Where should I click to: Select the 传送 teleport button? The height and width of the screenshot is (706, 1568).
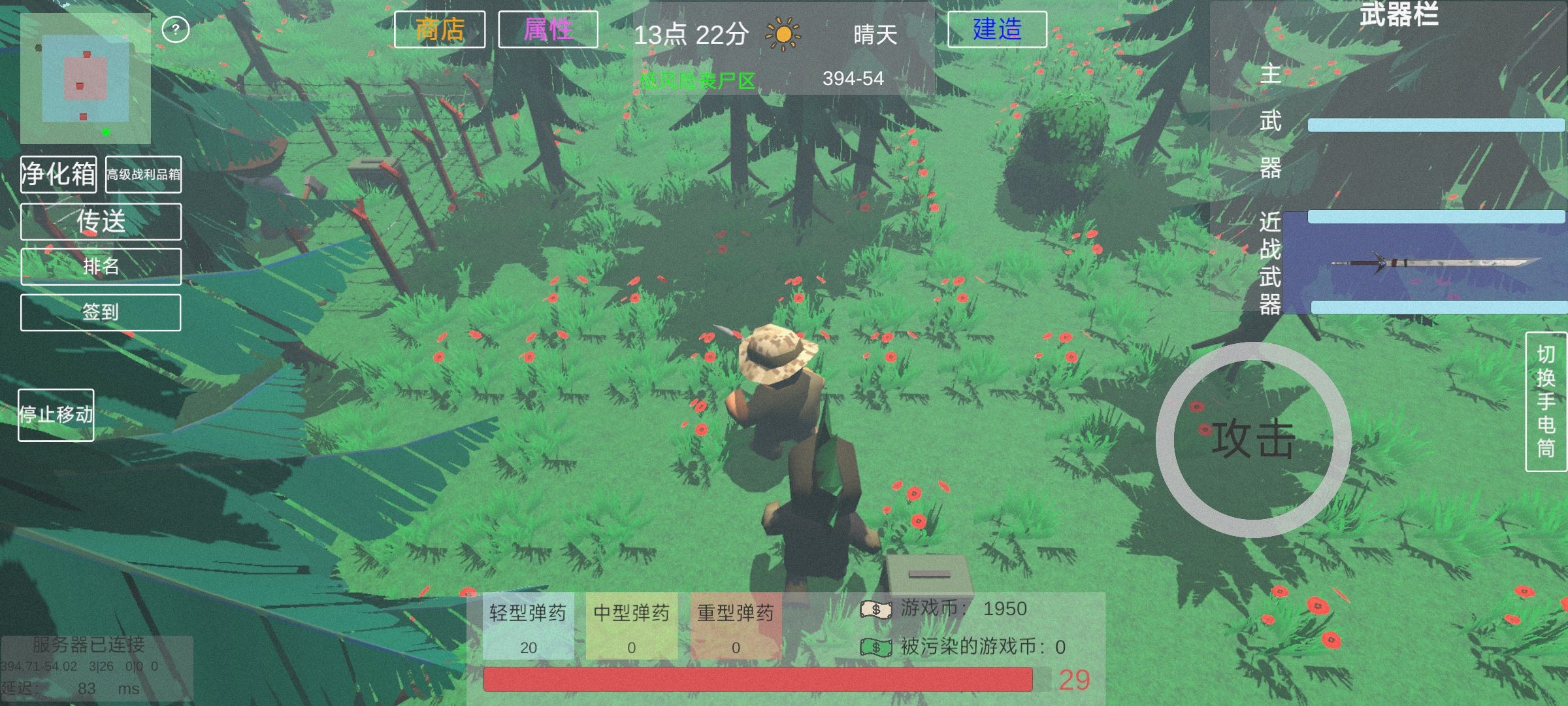(101, 222)
